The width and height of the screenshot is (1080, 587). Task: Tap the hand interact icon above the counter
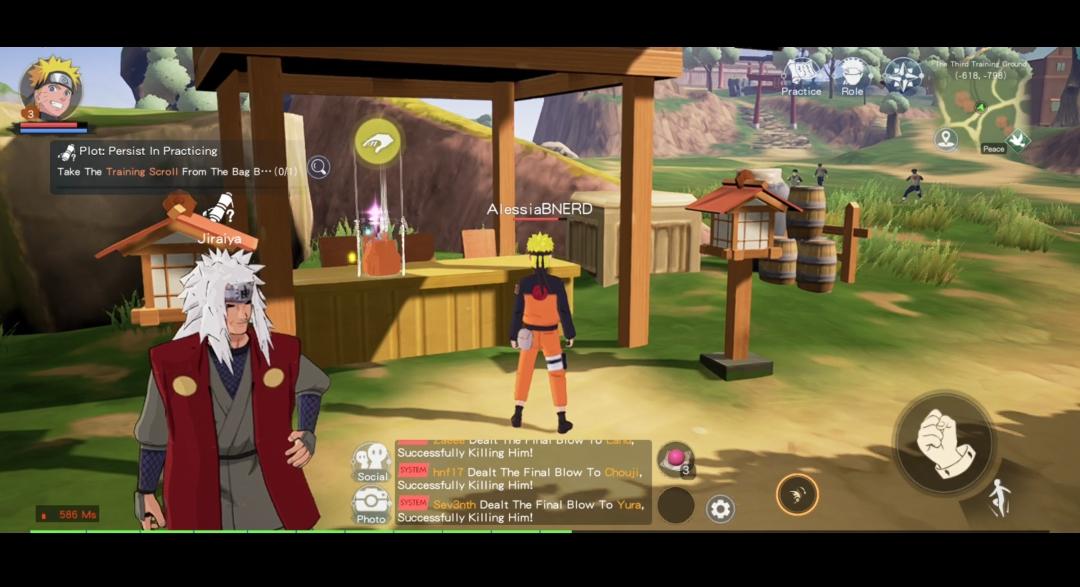377,143
